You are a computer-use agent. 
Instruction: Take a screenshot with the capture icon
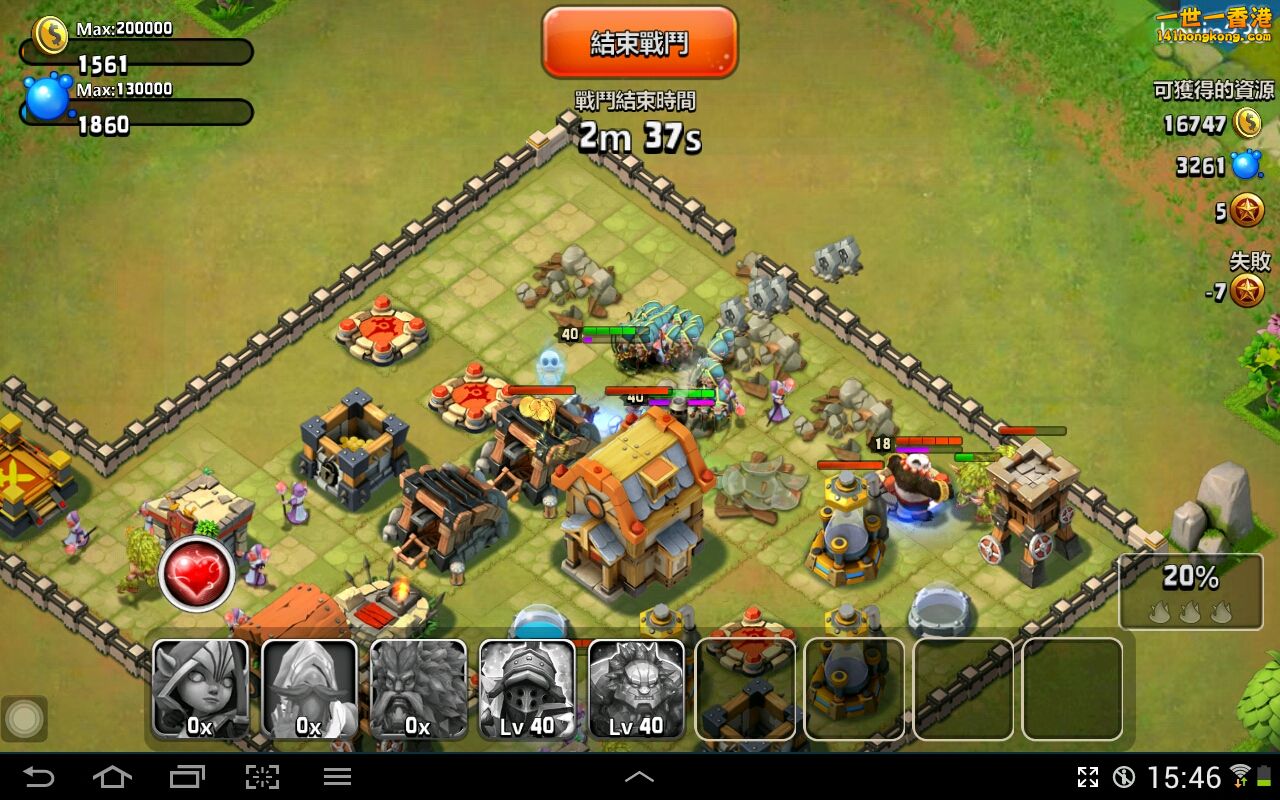(x=262, y=776)
